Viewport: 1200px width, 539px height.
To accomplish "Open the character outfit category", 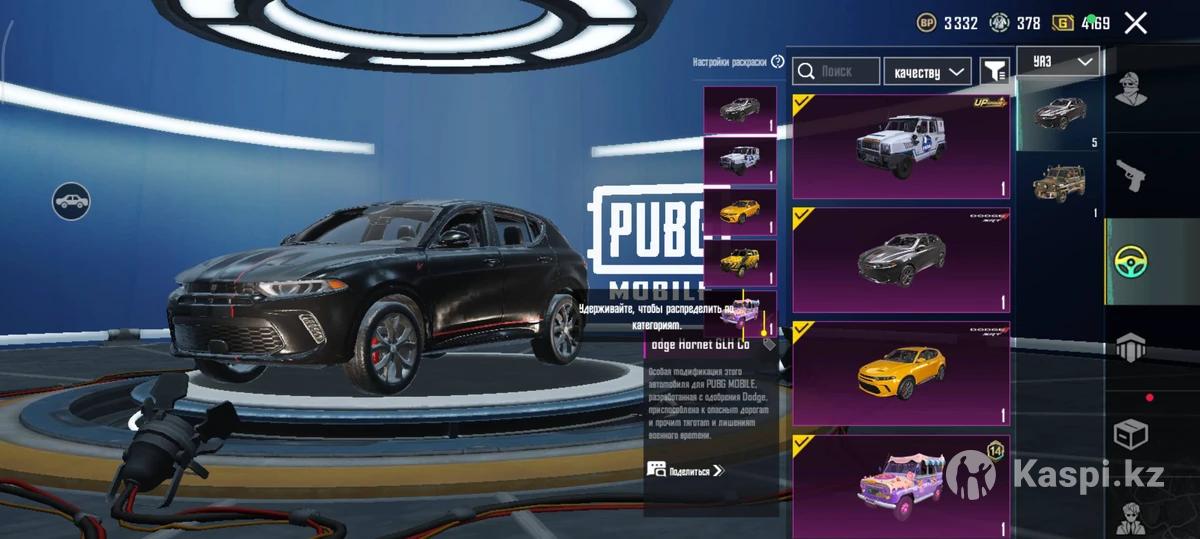I will point(1132,94).
